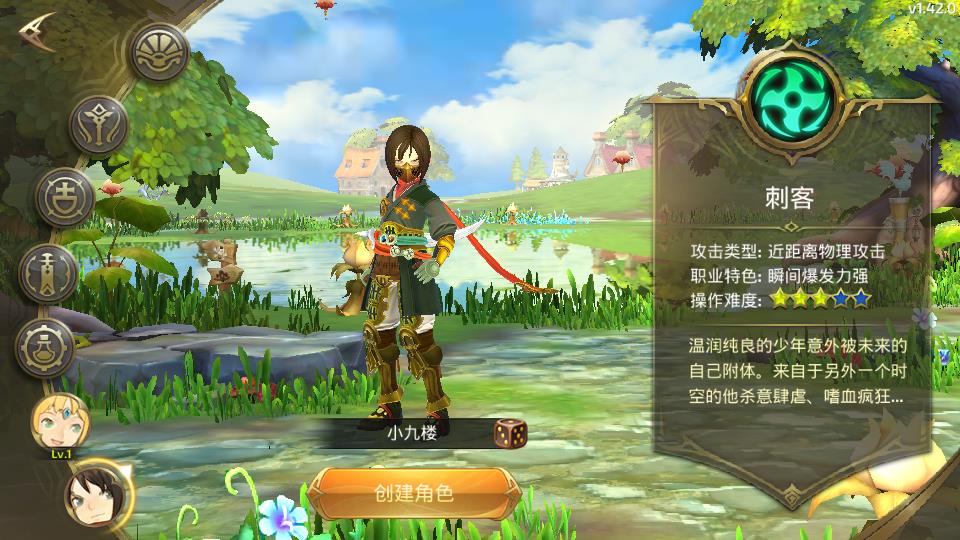The width and height of the screenshot is (960, 540).
Task: Choose the potion-and-gear class icon
Action: point(46,347)
